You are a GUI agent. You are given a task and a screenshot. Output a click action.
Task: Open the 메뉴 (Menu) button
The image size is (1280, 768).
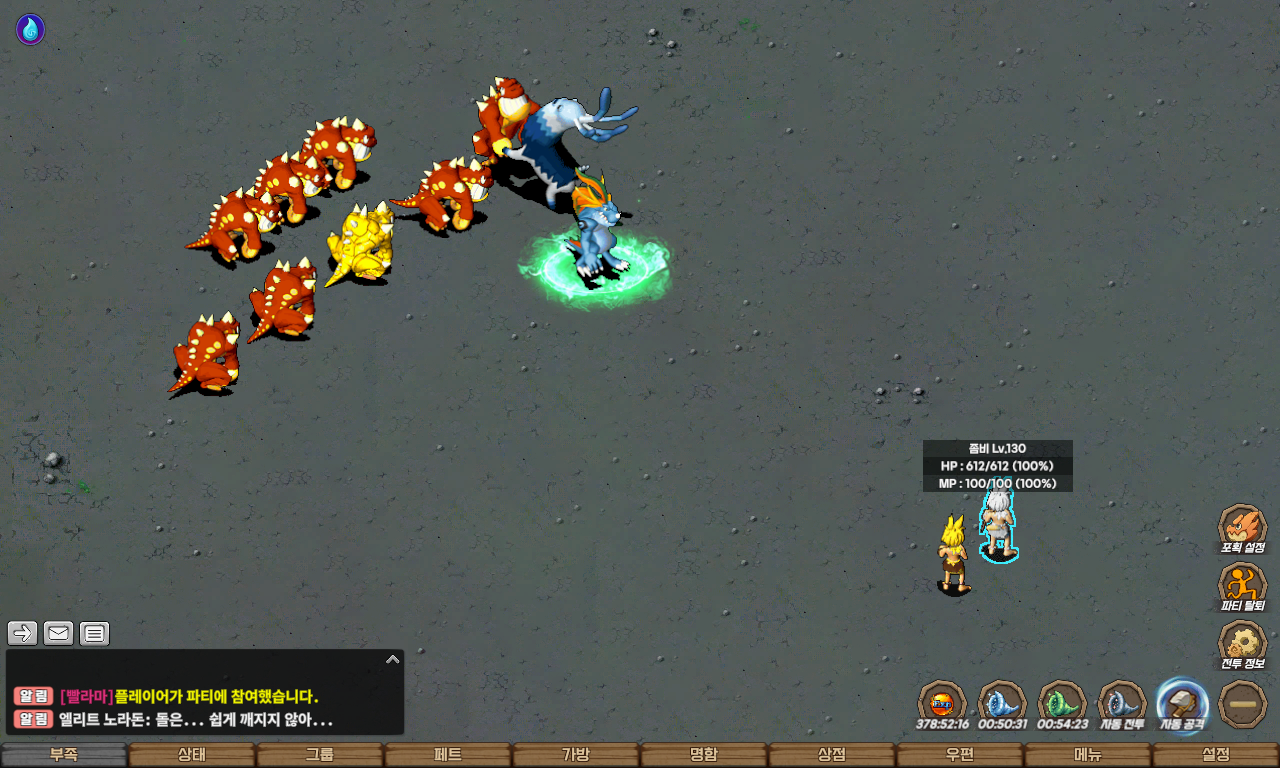(1088, 755)
